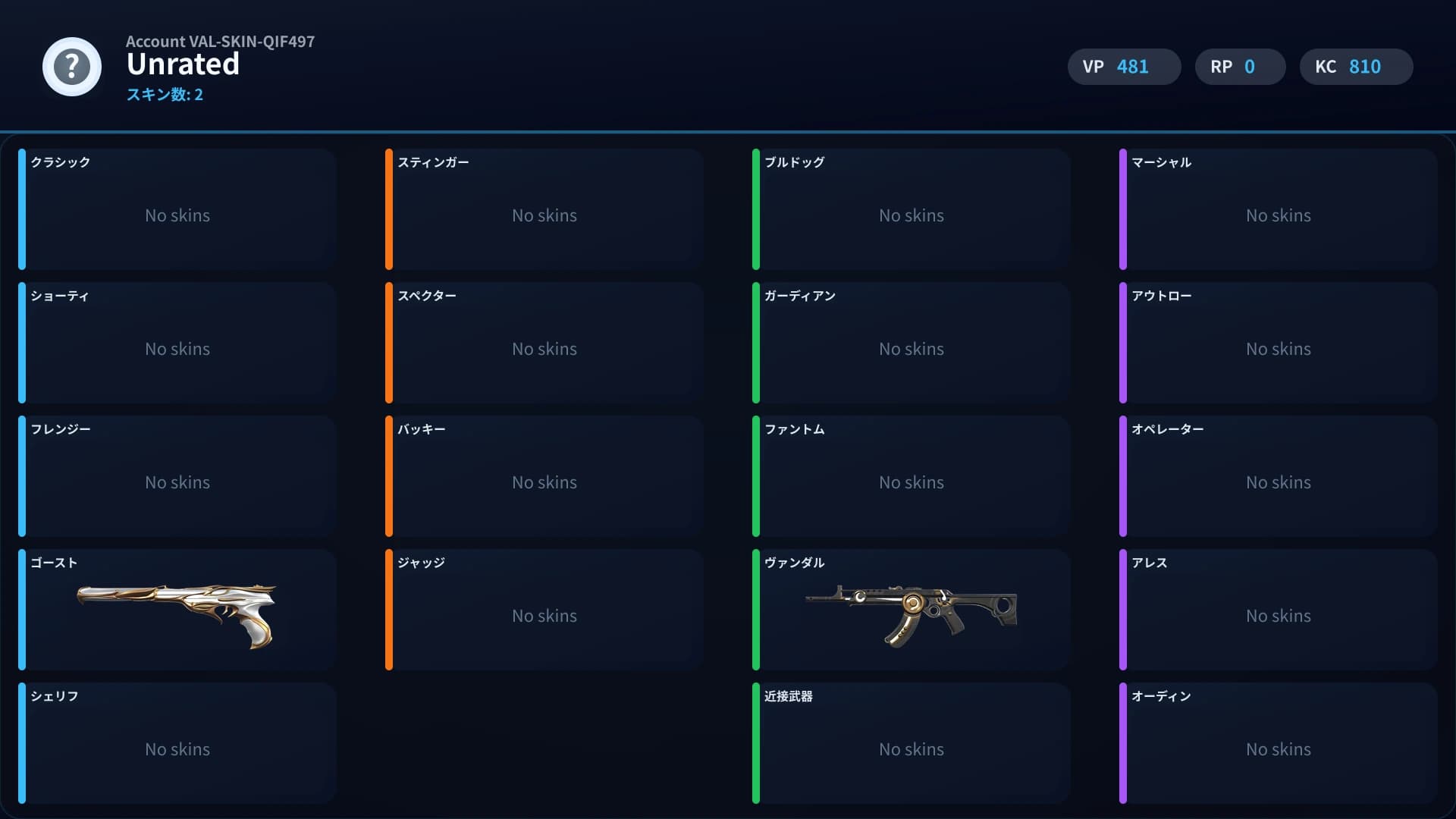
Task: Click the account name VAL-SKIN-QIF497
Action: [220, 42]
